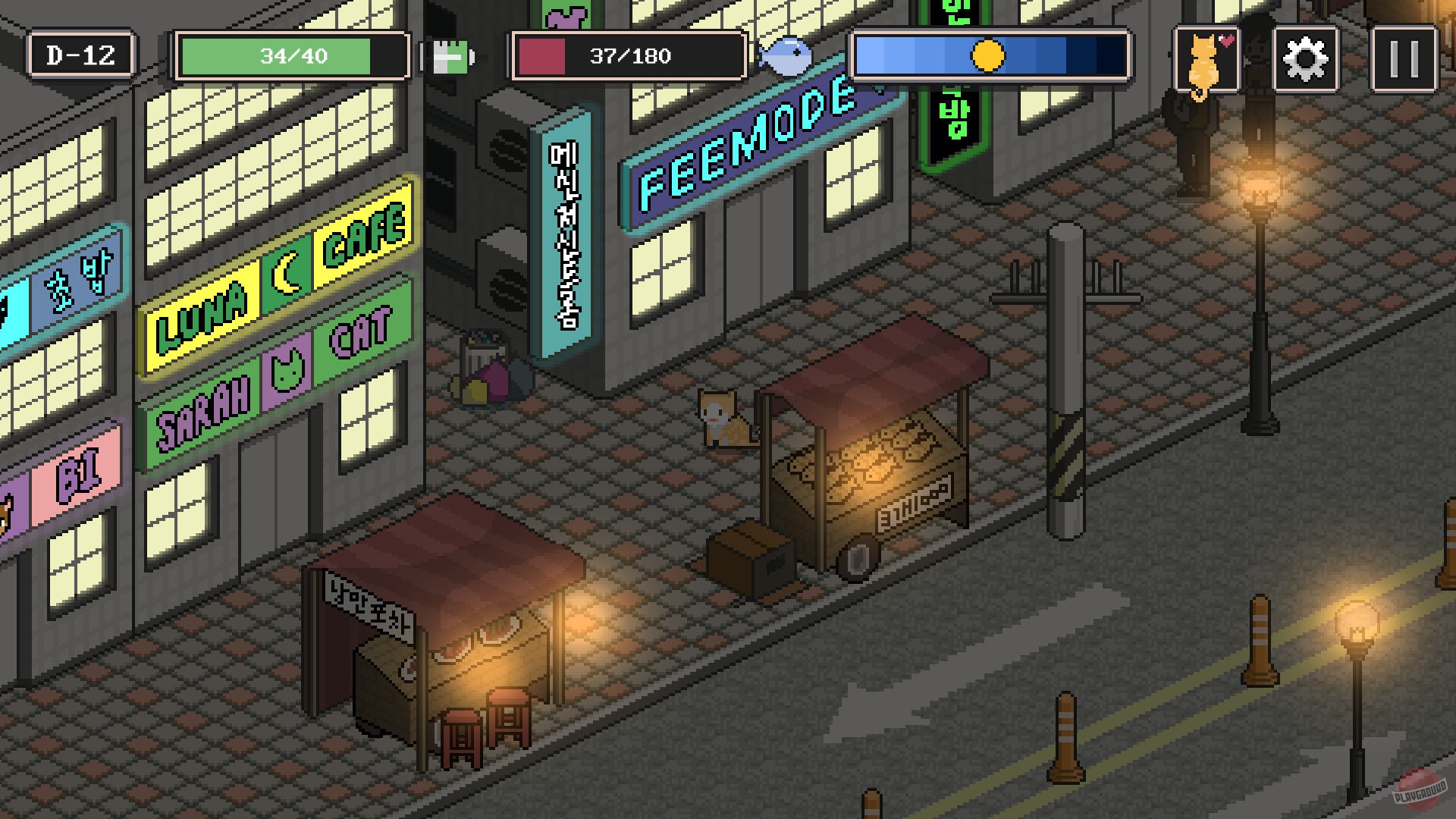This screenshot has height=819, width=1456.
Task: Expand the green health bar details
Action: [x=292, y=55]
